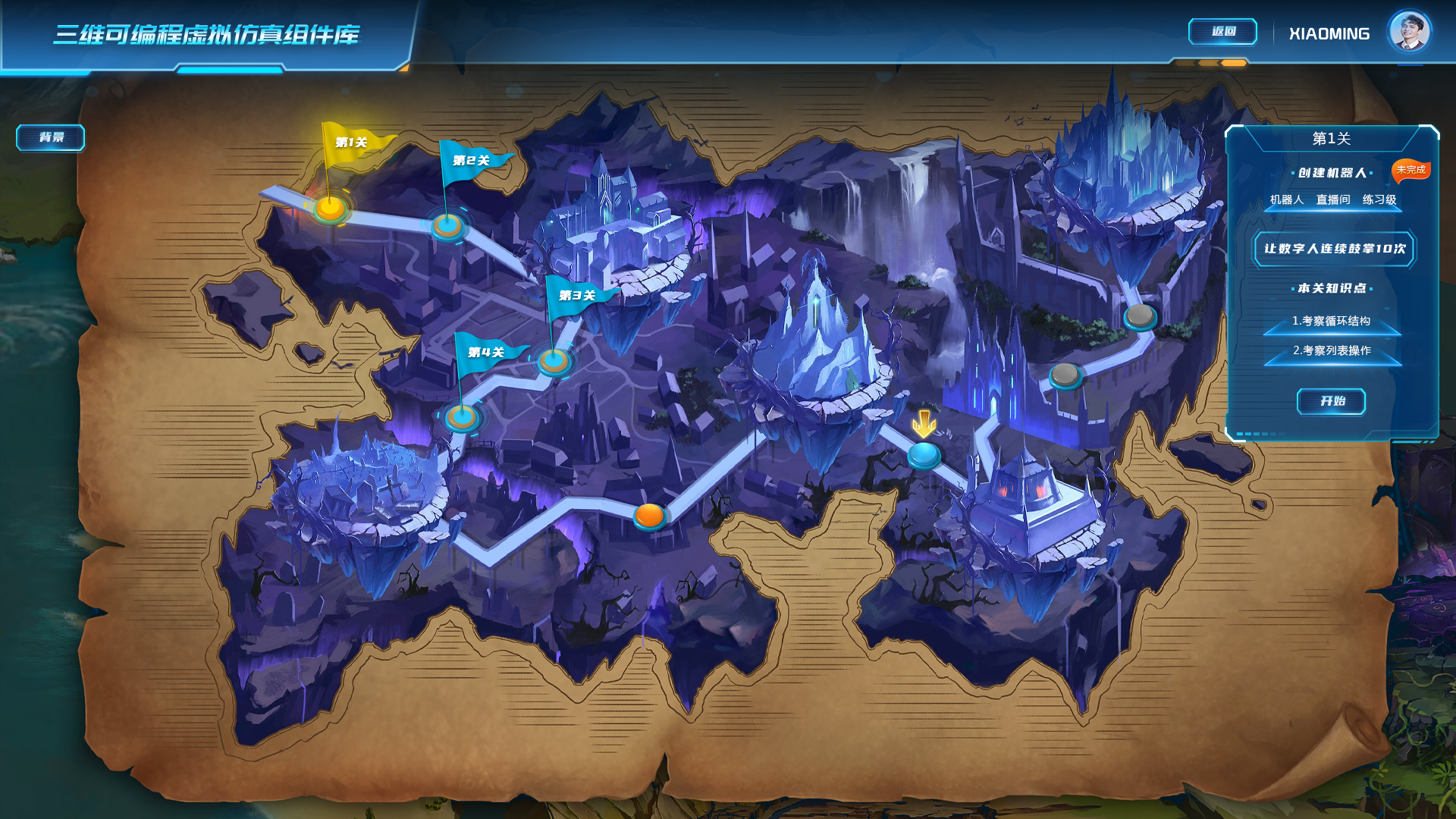Click the 返回 back button
Image resolution: width=1456 pixels, height=819 pixels.
pyautogui.click(x=1222, y=32)
